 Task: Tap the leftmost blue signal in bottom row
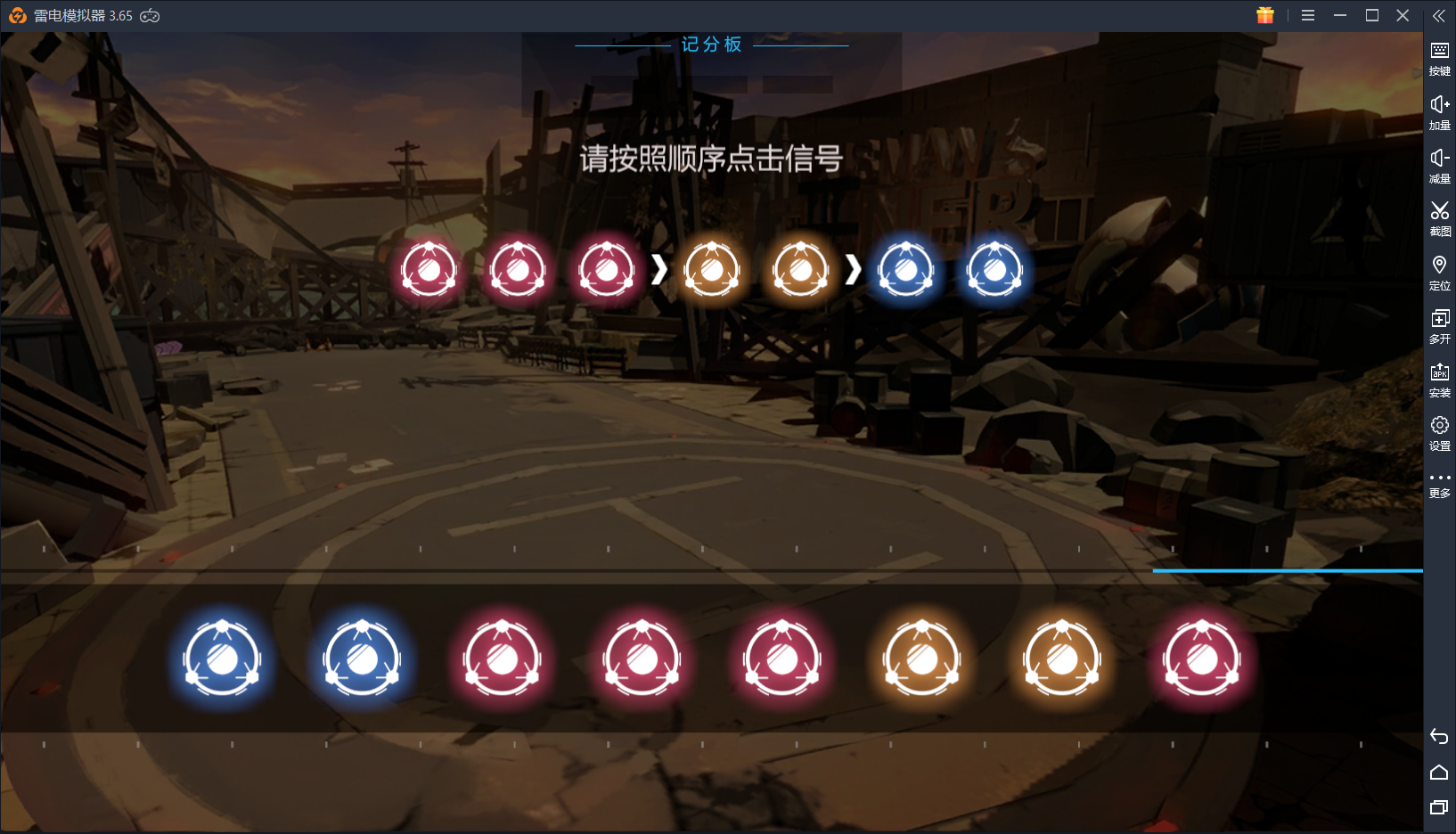pyautogui.click(x=221, y=659)
